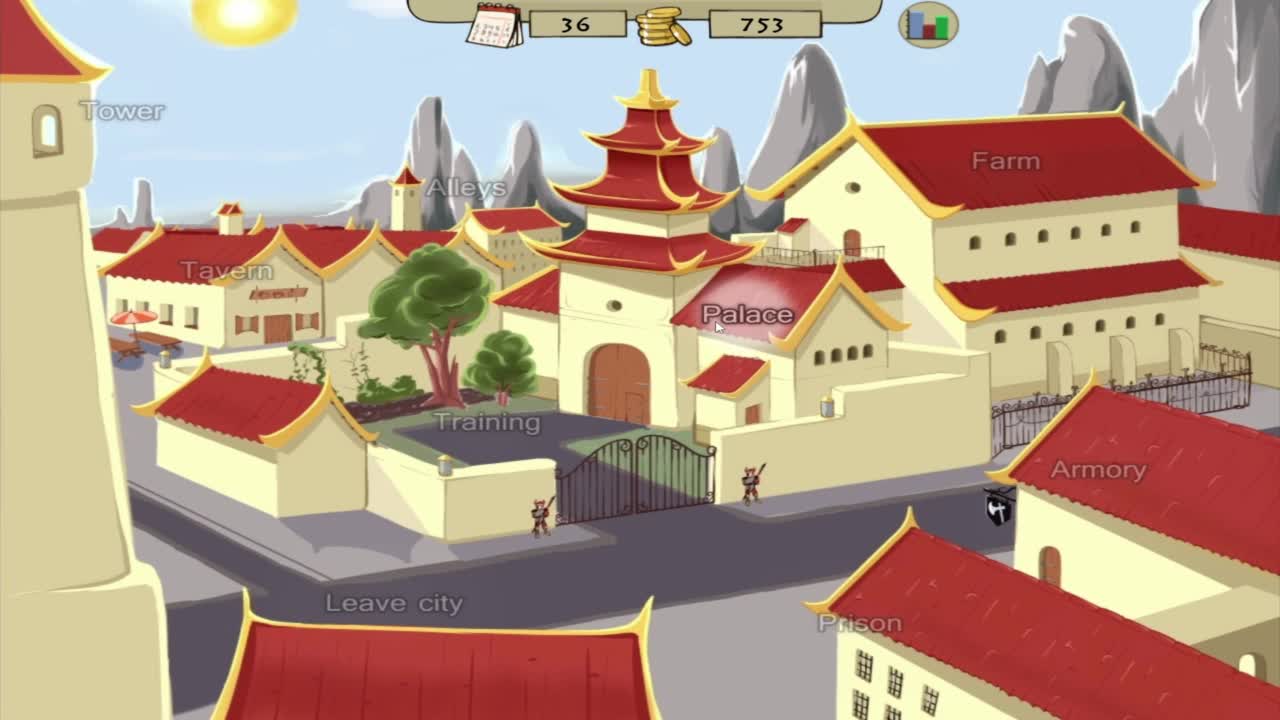Open the Tower location
Screen dimensions: 1280x720
[x=122, y=111]
